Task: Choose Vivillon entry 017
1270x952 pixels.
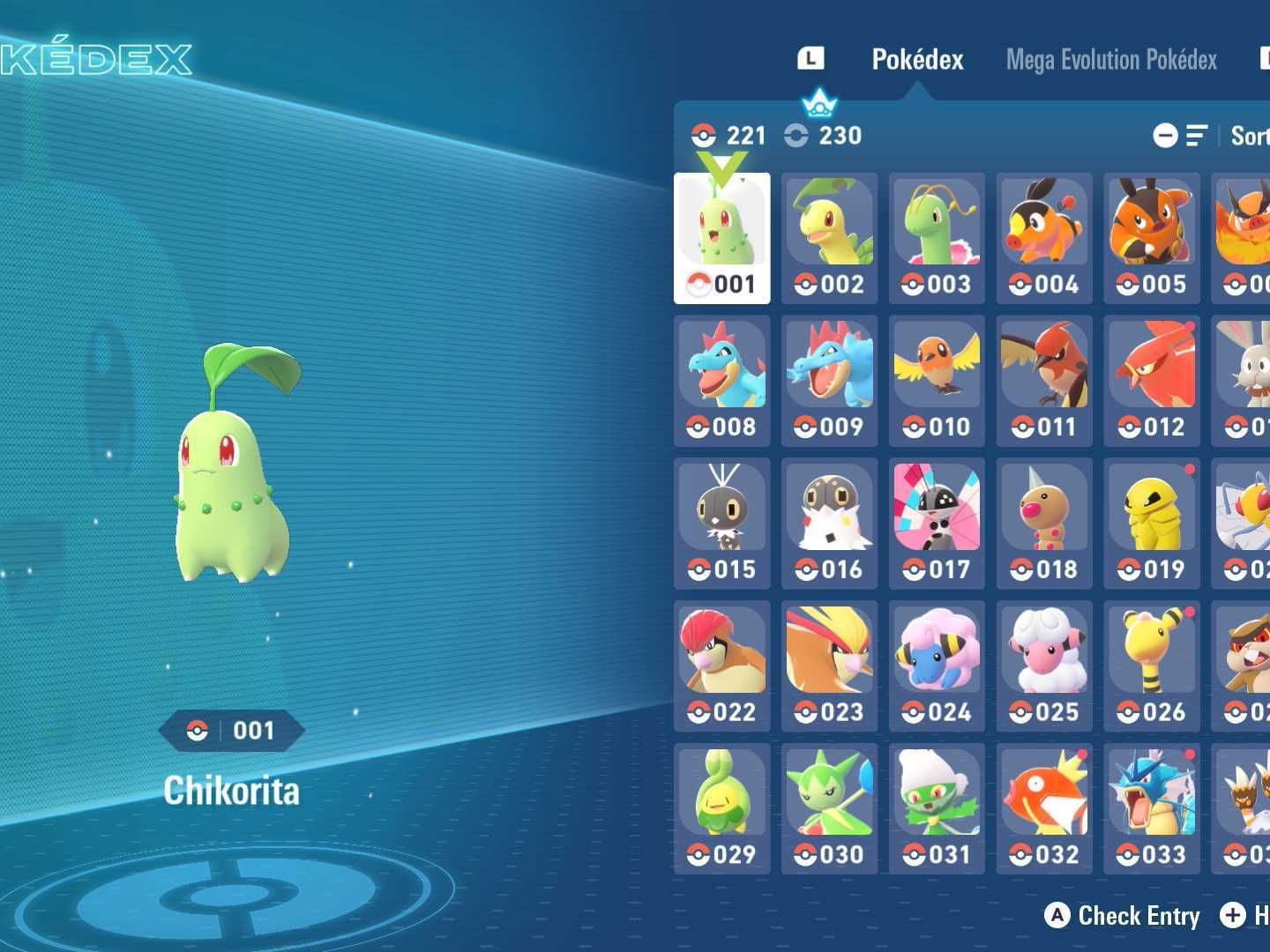Action: pyautogui.click(x=937, y=524)
